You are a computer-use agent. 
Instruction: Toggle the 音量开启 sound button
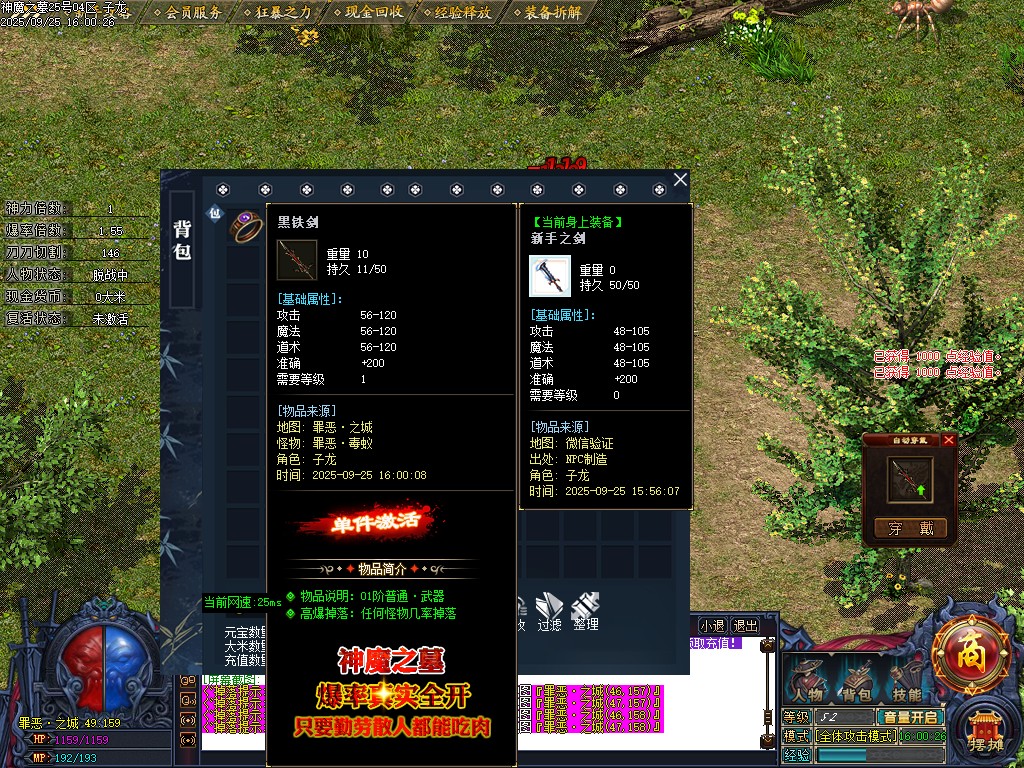coord(909,717)
